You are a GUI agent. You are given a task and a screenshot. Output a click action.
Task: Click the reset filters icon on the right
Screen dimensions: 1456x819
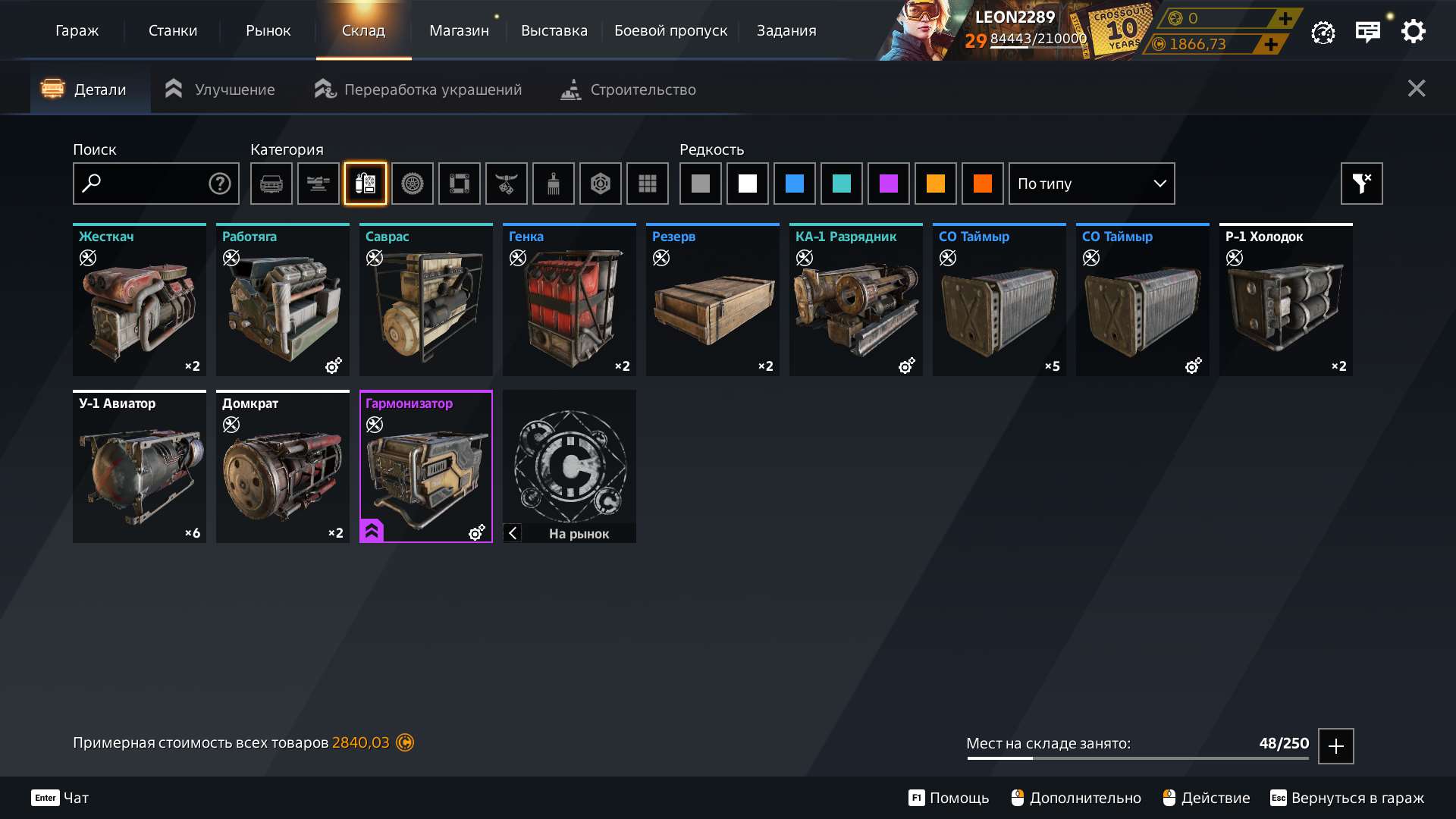point(1361,184)
